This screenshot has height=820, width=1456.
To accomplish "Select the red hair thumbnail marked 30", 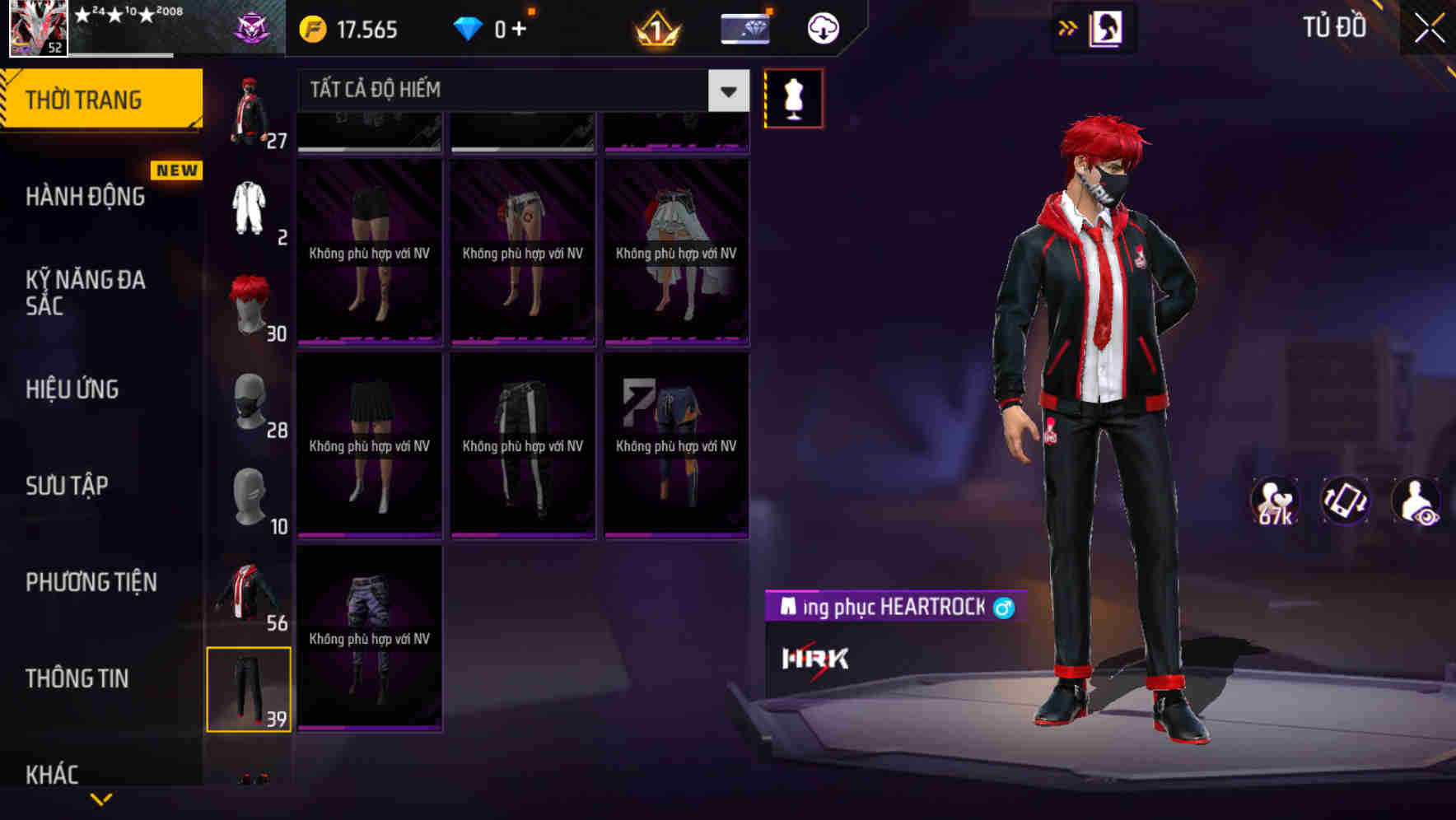I will pos(249,306).
